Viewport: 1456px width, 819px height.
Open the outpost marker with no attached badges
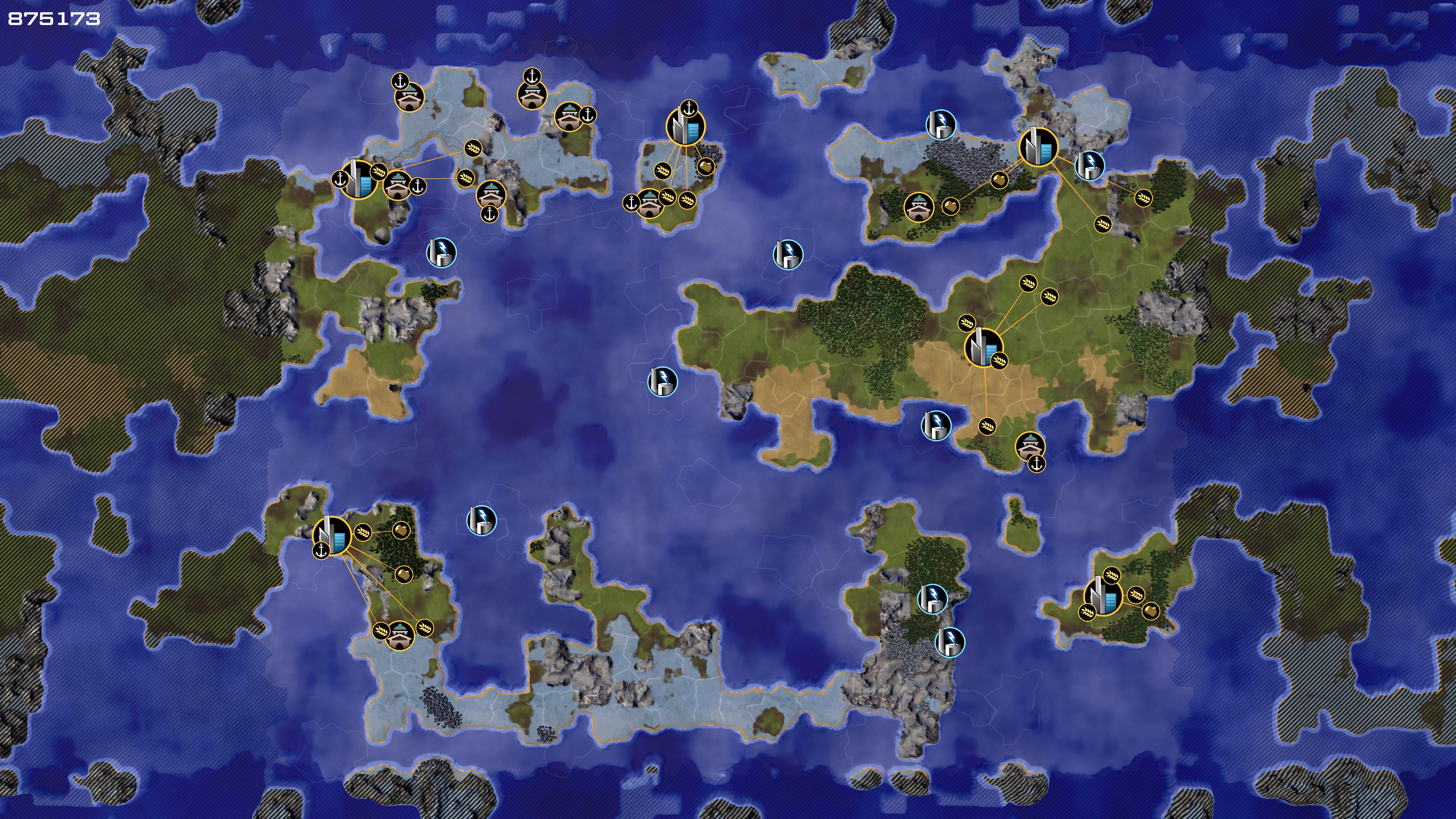click(x=918, y=207)
